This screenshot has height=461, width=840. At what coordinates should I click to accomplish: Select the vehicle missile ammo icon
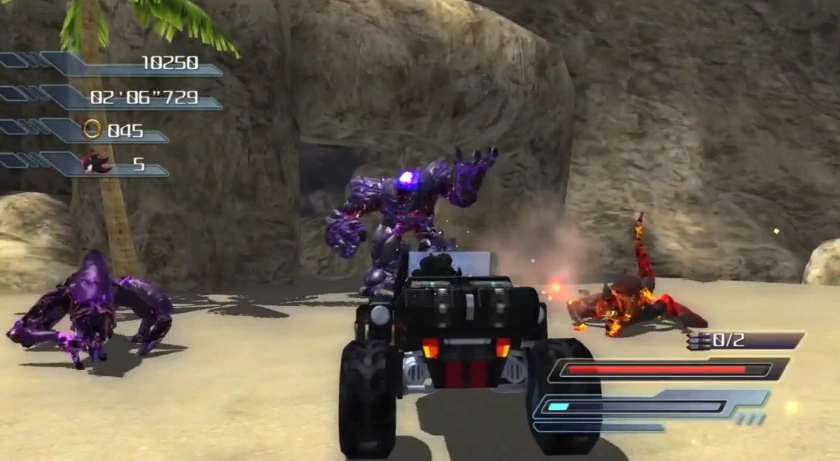click(699, 341)
